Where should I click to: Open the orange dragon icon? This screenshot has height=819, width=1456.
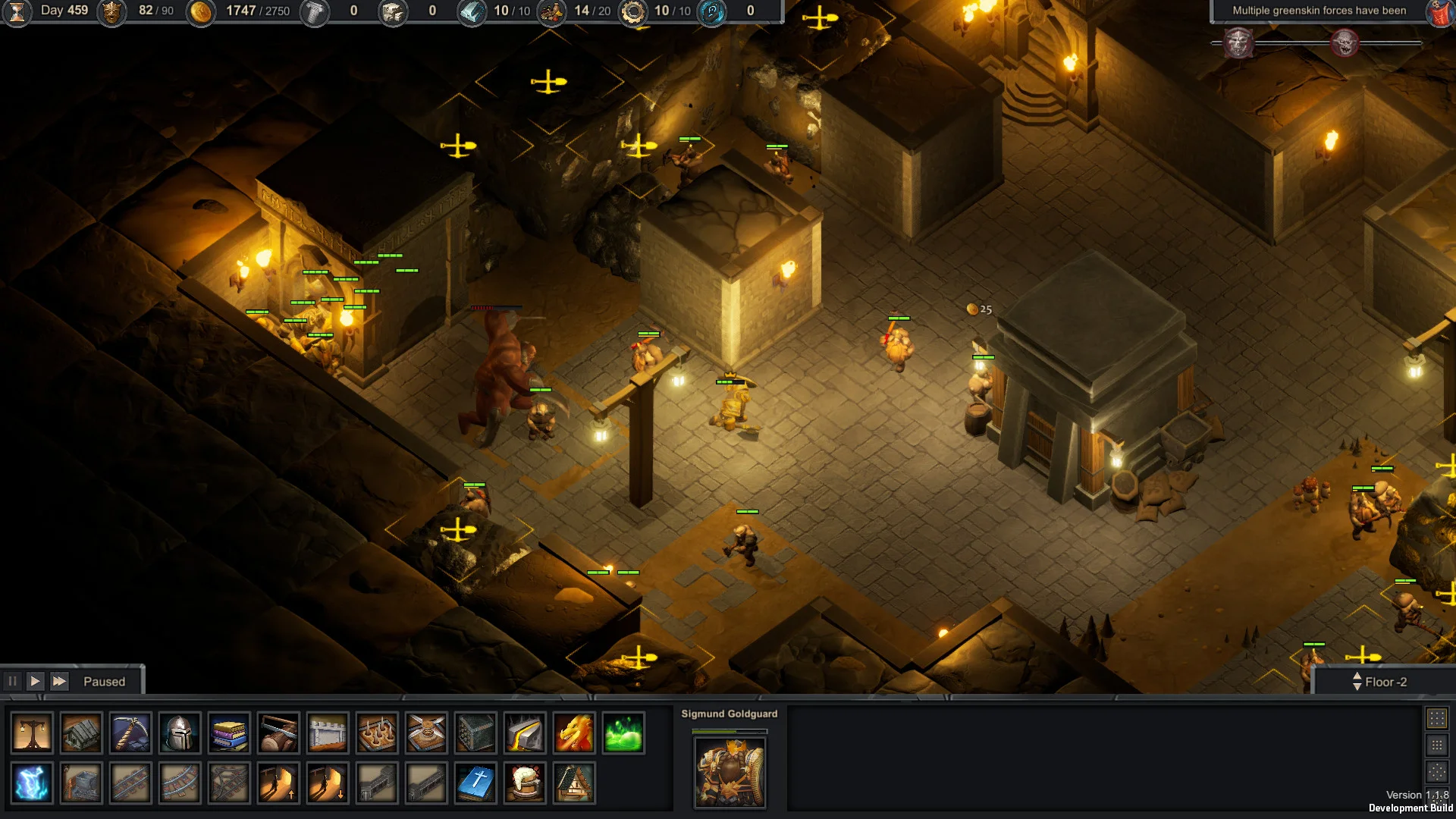tap(574, 733)
